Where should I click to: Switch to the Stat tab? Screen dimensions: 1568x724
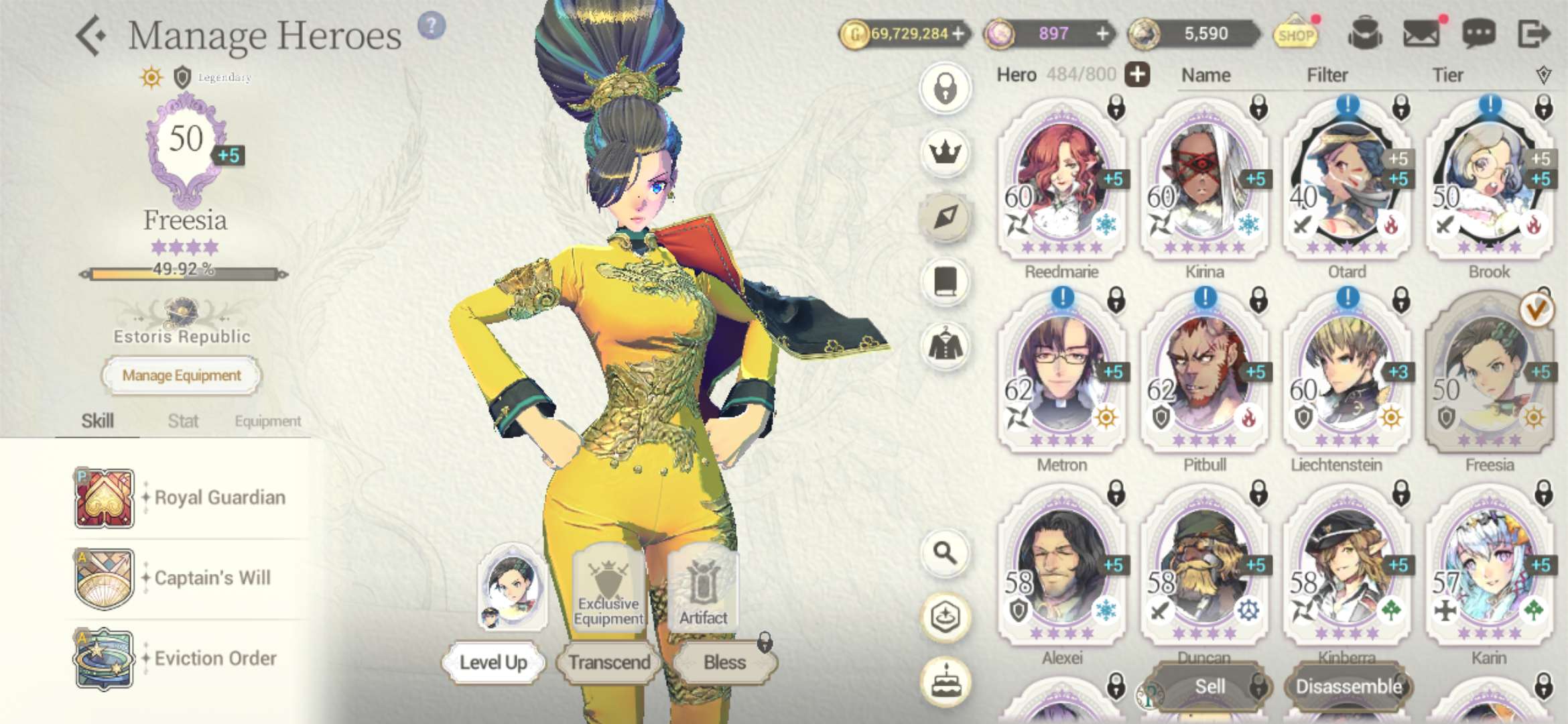point(183,421)
